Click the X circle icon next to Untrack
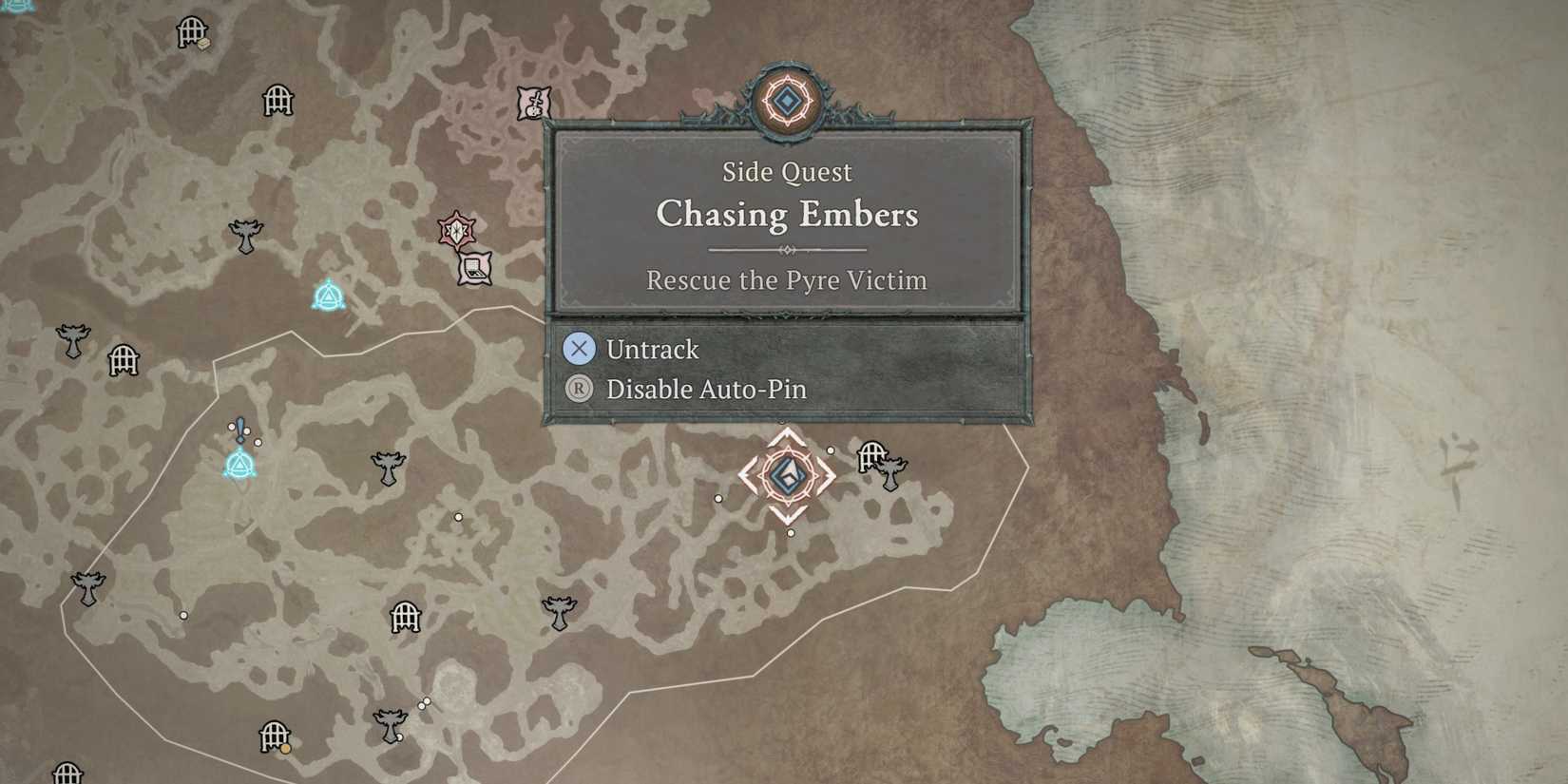 579,349
